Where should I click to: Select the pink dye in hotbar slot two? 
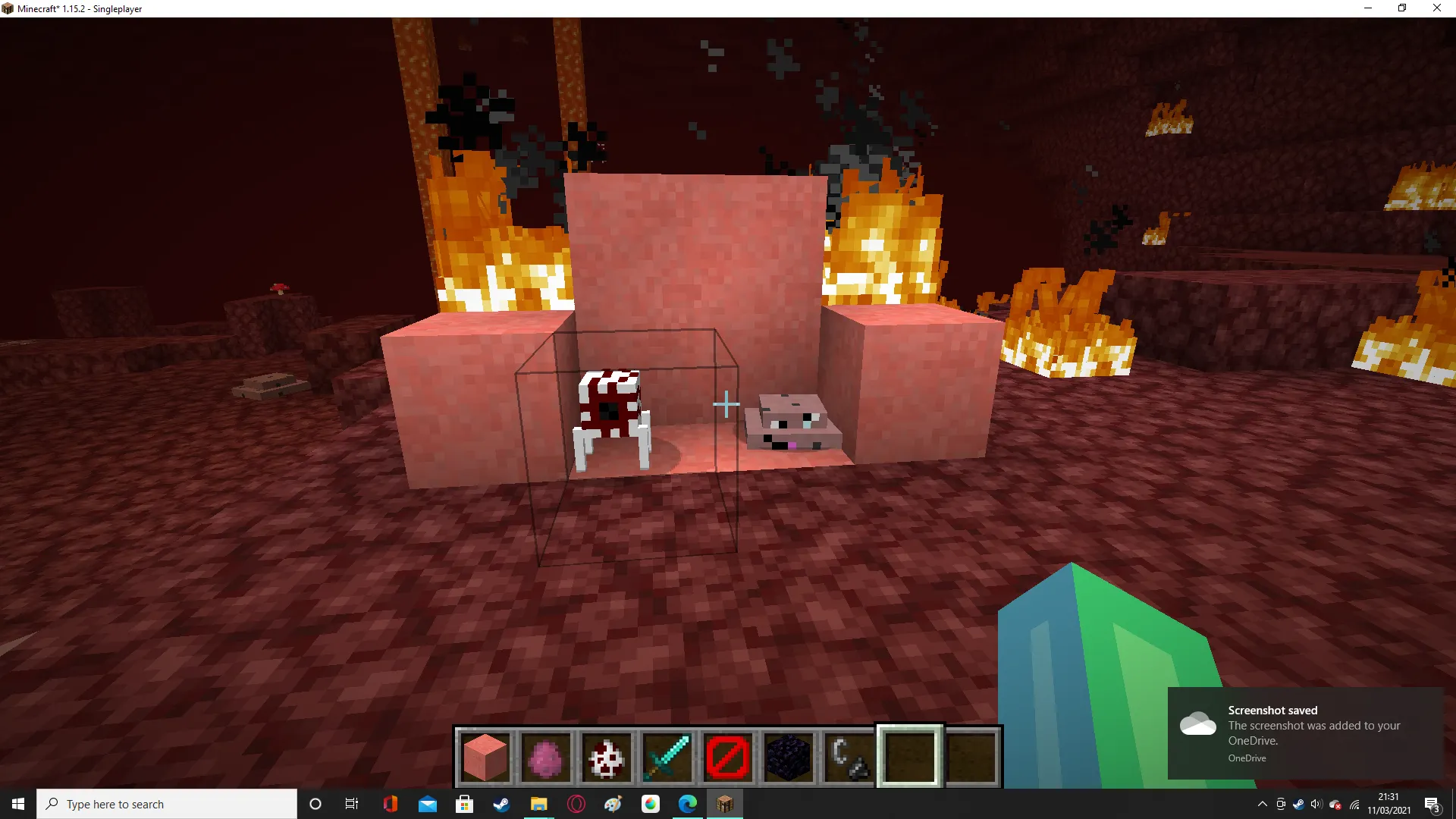click(x=545, y=755)
